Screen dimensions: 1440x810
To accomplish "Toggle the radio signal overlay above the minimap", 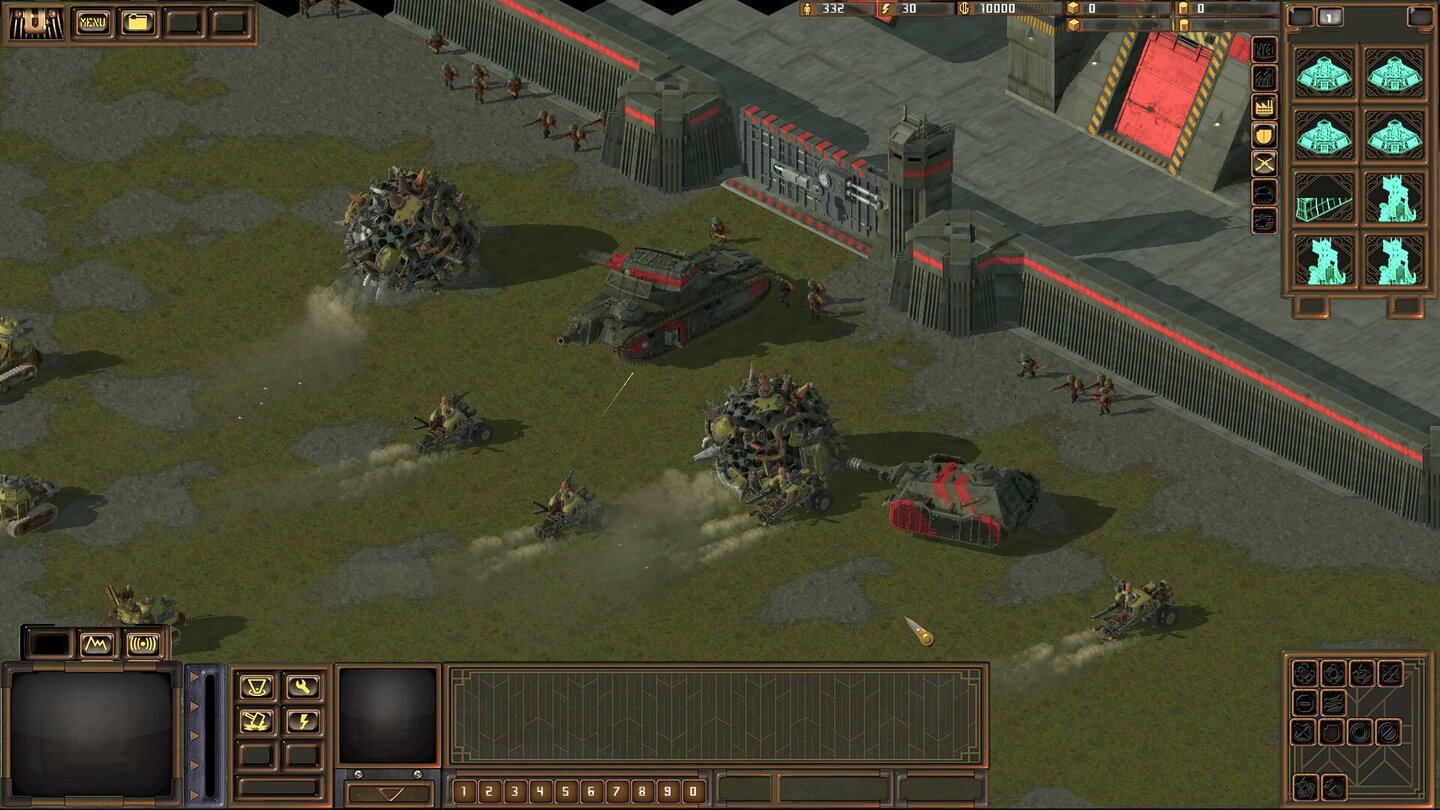I will (142, 644).
